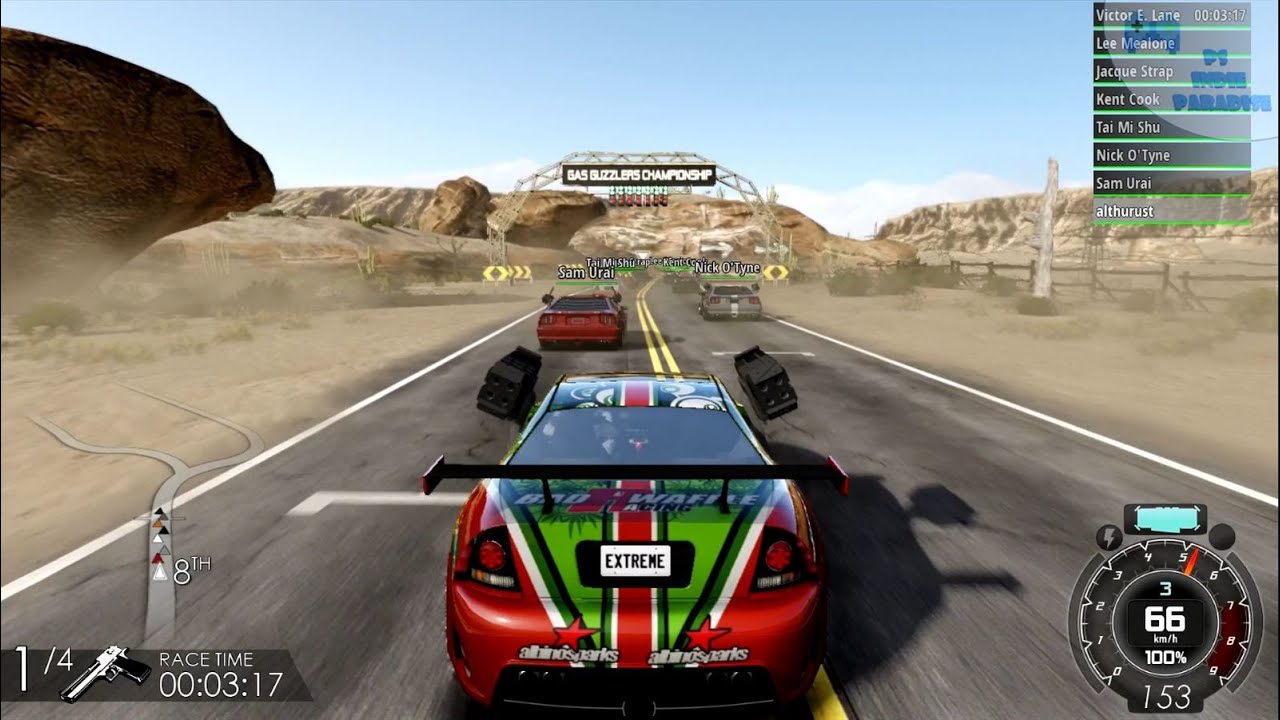This screenshot has height=720, width=1280.
Task: Select Kent Cook's standings row
Action: [1170, 100]
